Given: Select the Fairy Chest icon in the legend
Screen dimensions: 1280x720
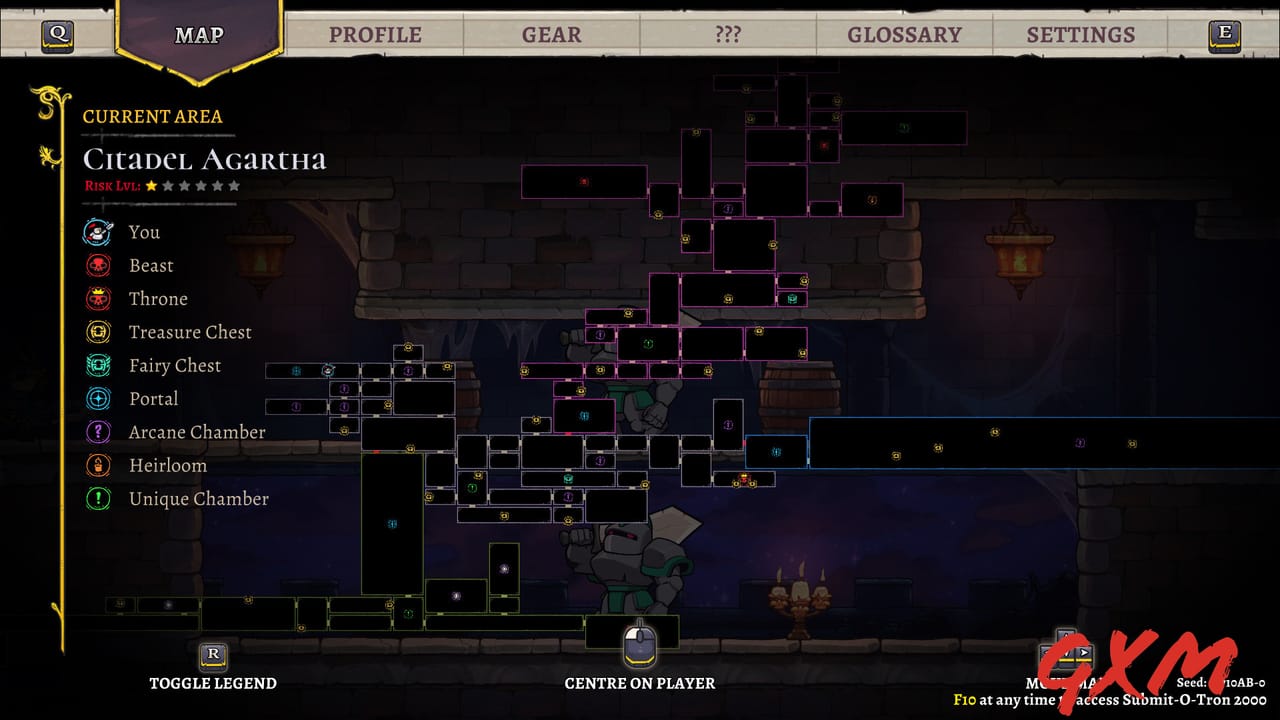Looking at the screenshot, I should (x=97, y=365).
